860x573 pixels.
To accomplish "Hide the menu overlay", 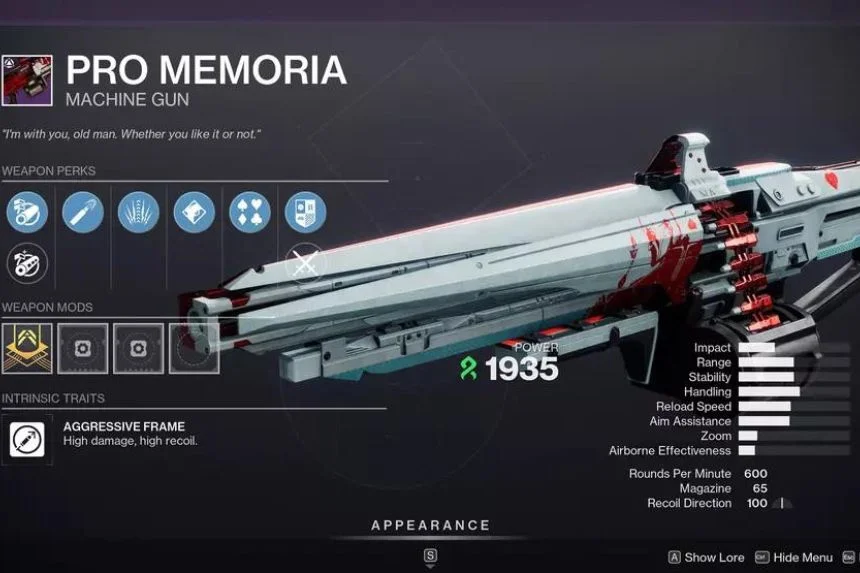I will pos(794,557).
